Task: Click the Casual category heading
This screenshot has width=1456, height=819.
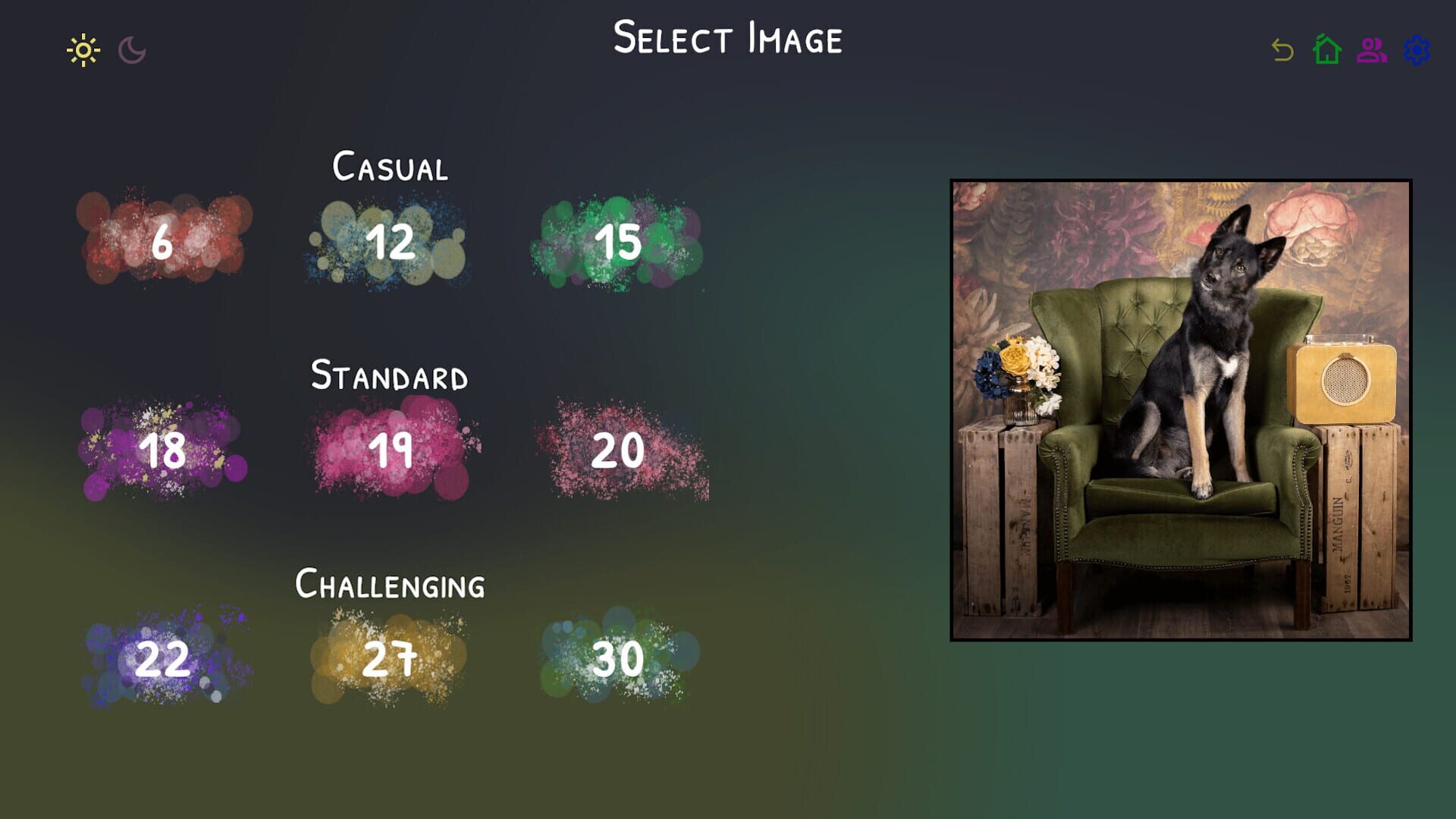Action: [x=390, y=167]
